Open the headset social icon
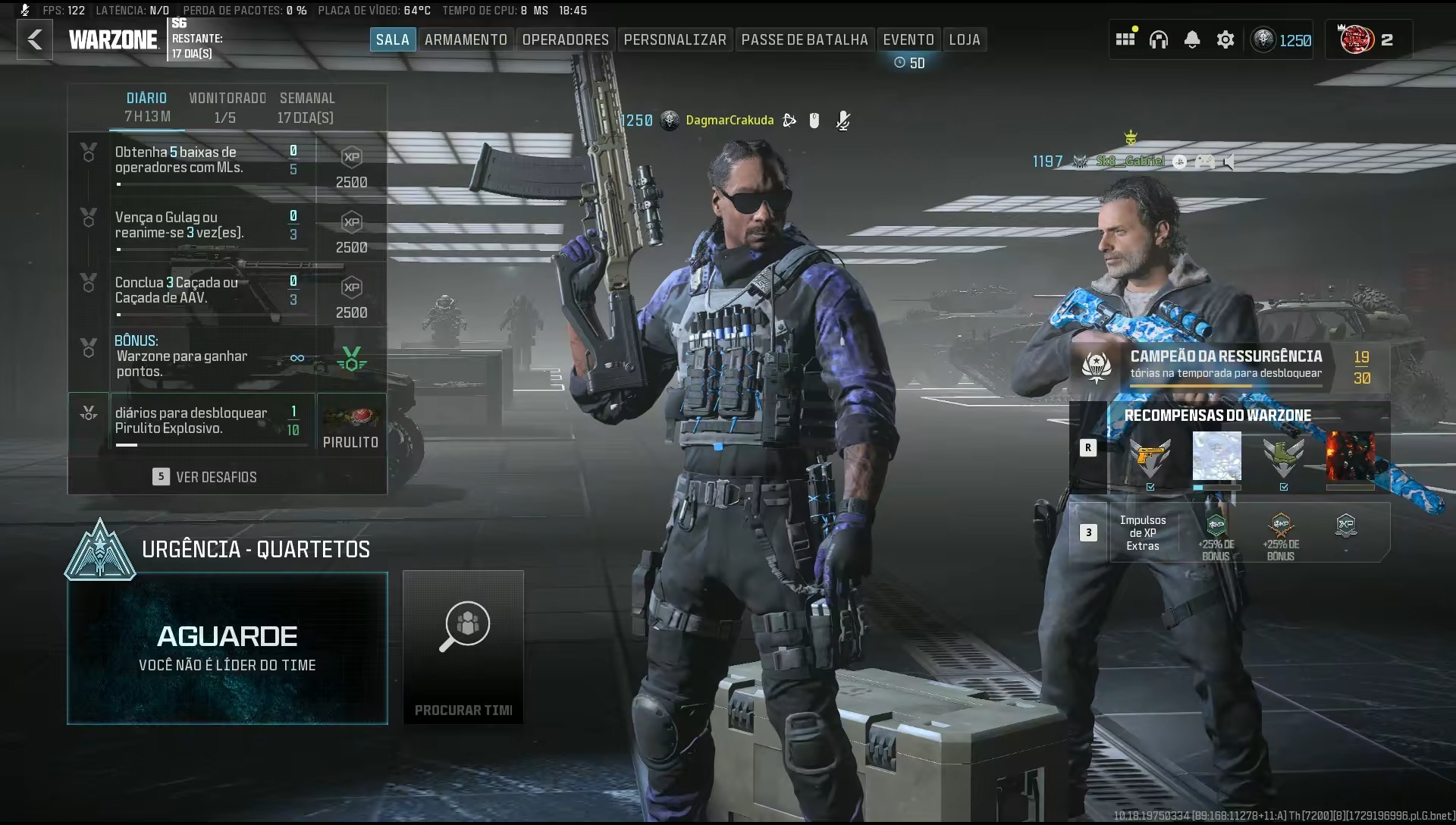Image resolution: width=1456 pixels, height=825 pixels. click(x=1158, y=39)
